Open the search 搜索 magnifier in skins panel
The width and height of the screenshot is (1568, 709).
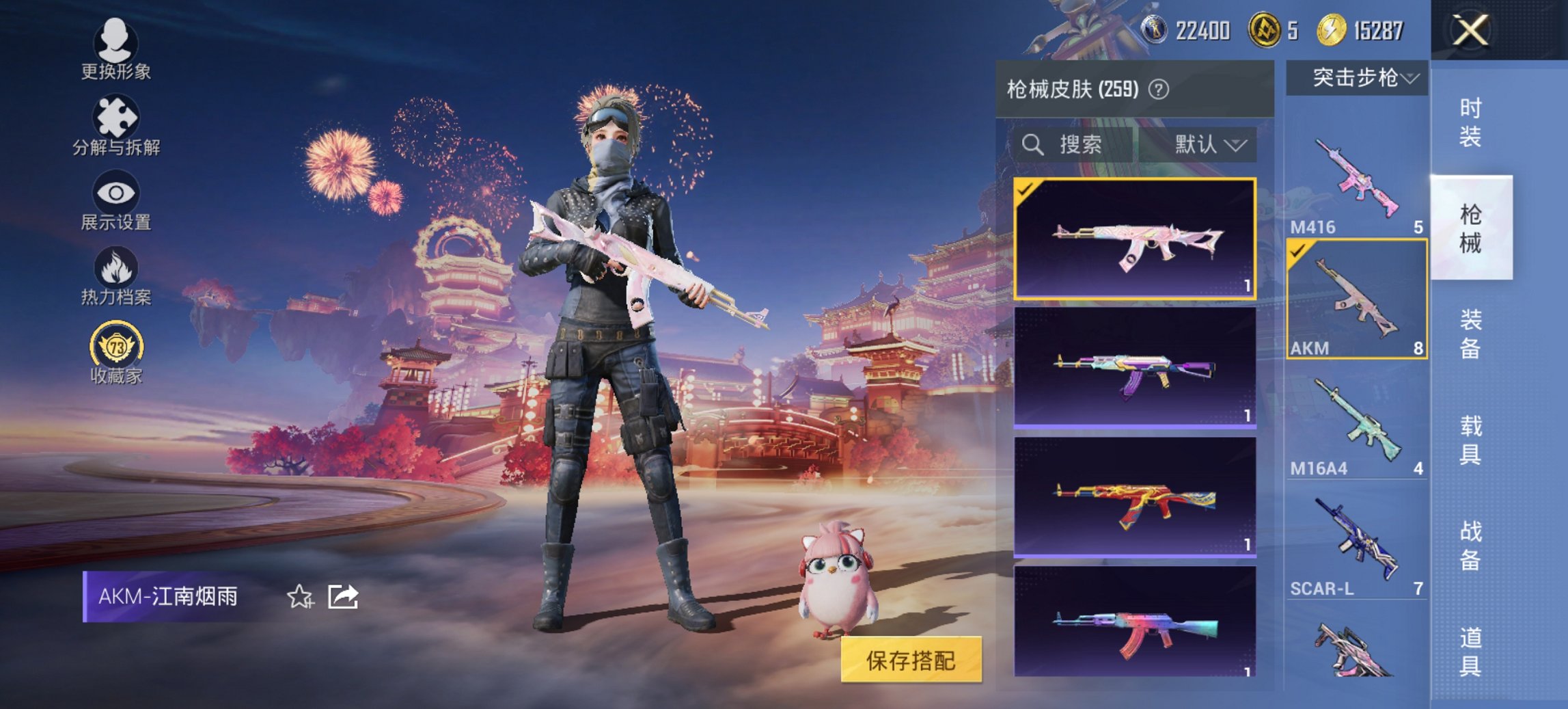(1032, 145)
